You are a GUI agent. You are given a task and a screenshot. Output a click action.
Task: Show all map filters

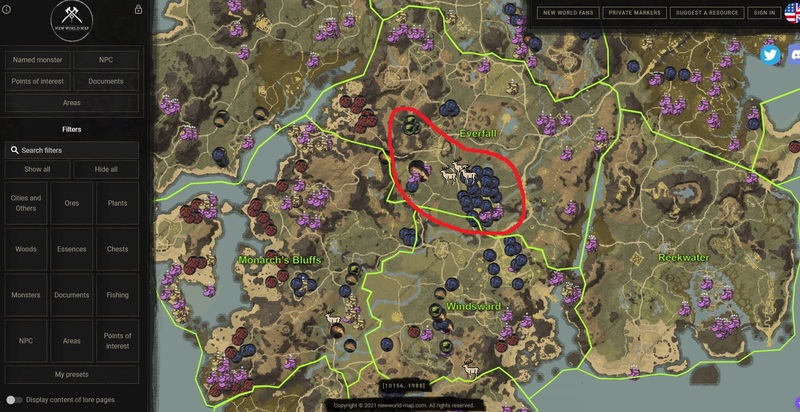pos(37,169)
